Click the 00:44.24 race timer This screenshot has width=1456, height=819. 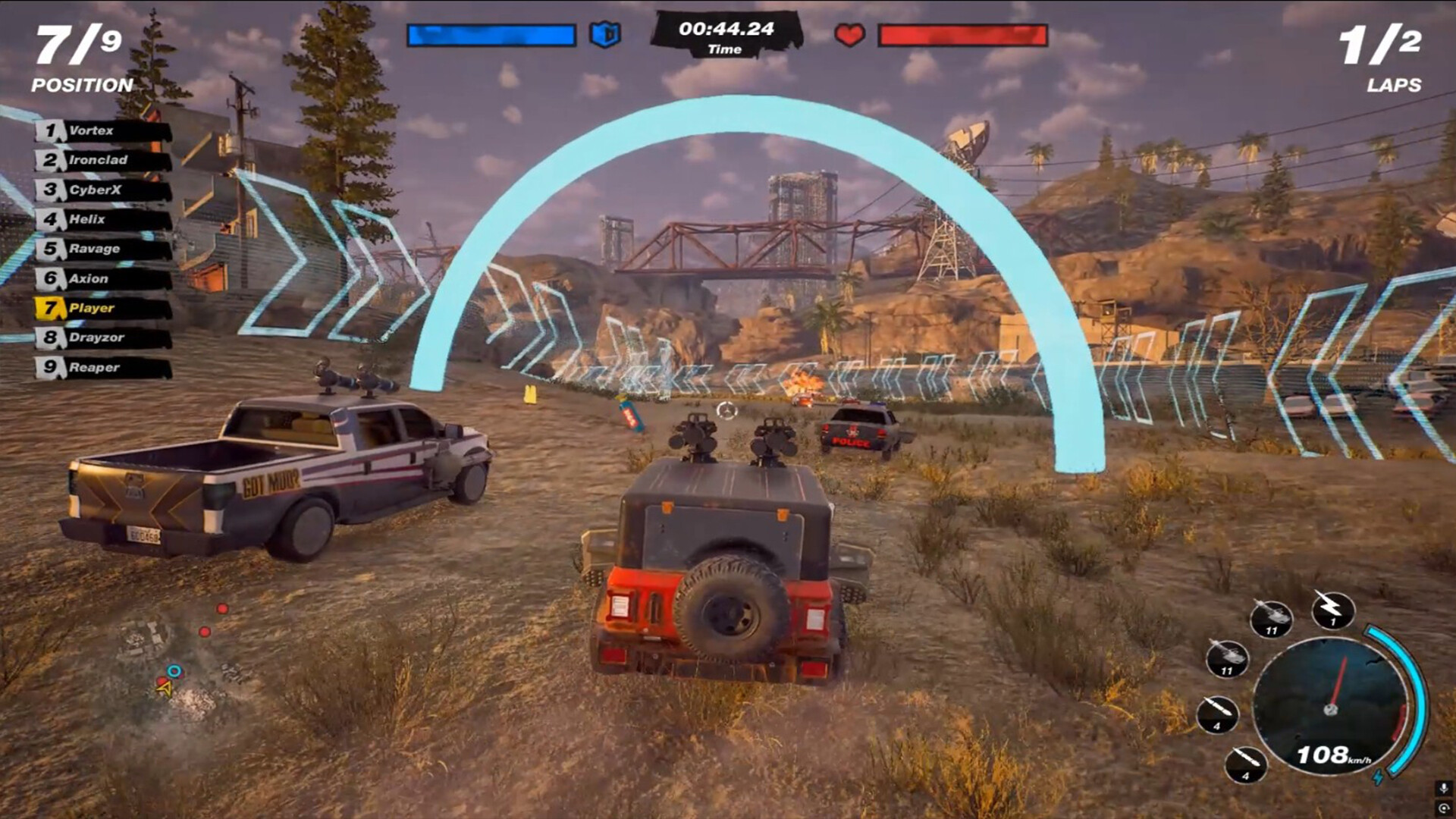724,28
